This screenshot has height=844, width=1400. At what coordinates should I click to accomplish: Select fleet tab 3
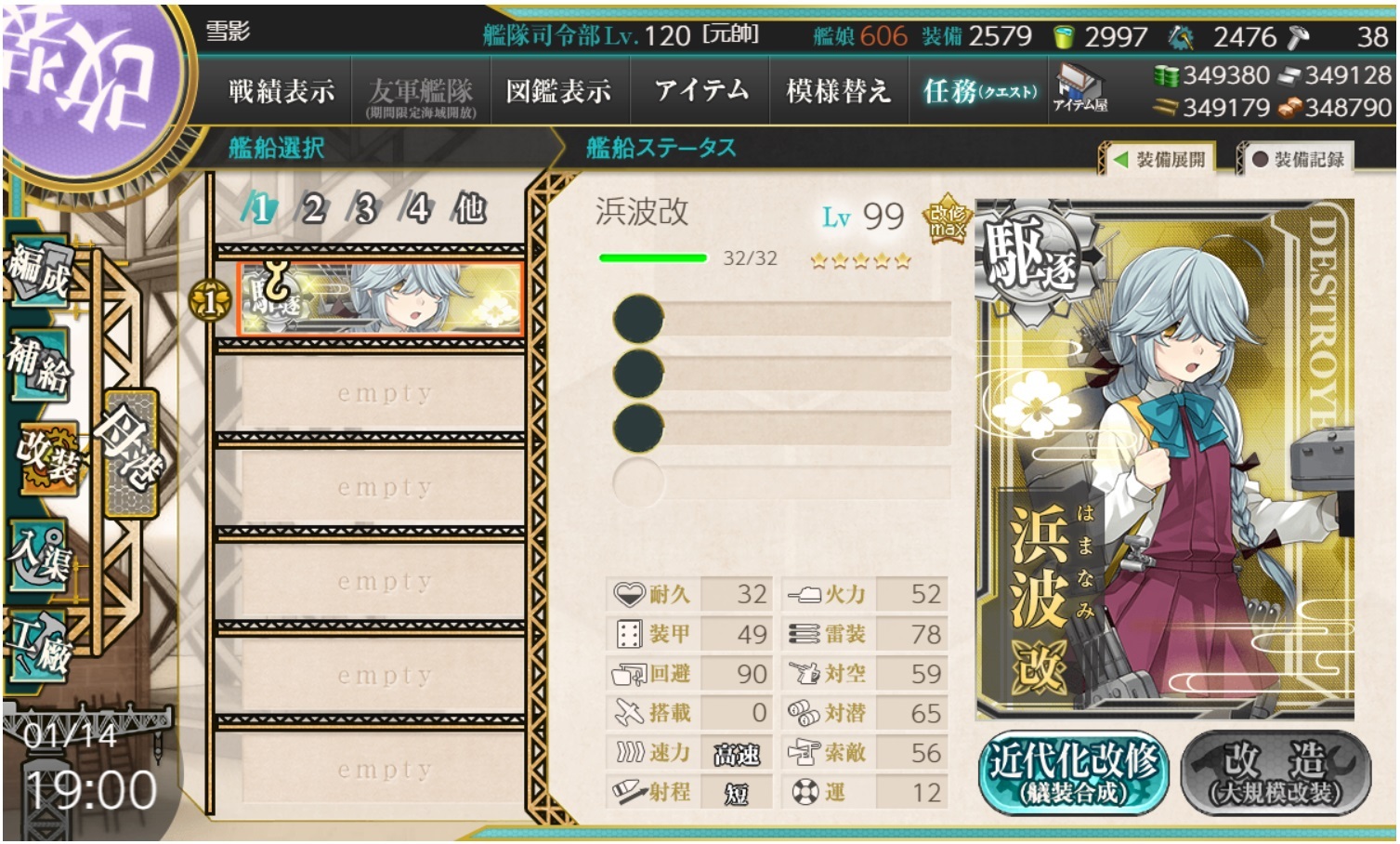(365, 209)
